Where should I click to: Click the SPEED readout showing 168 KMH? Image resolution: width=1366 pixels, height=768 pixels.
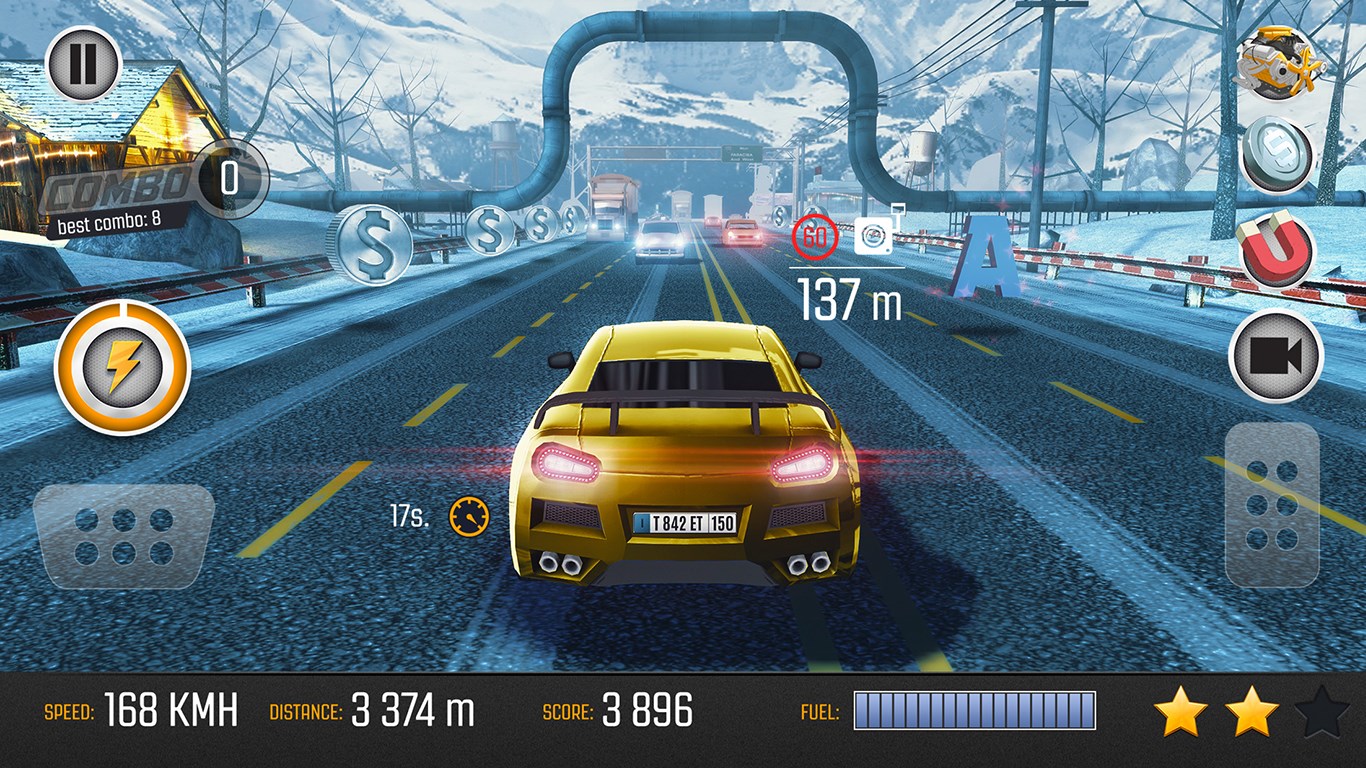140,711
